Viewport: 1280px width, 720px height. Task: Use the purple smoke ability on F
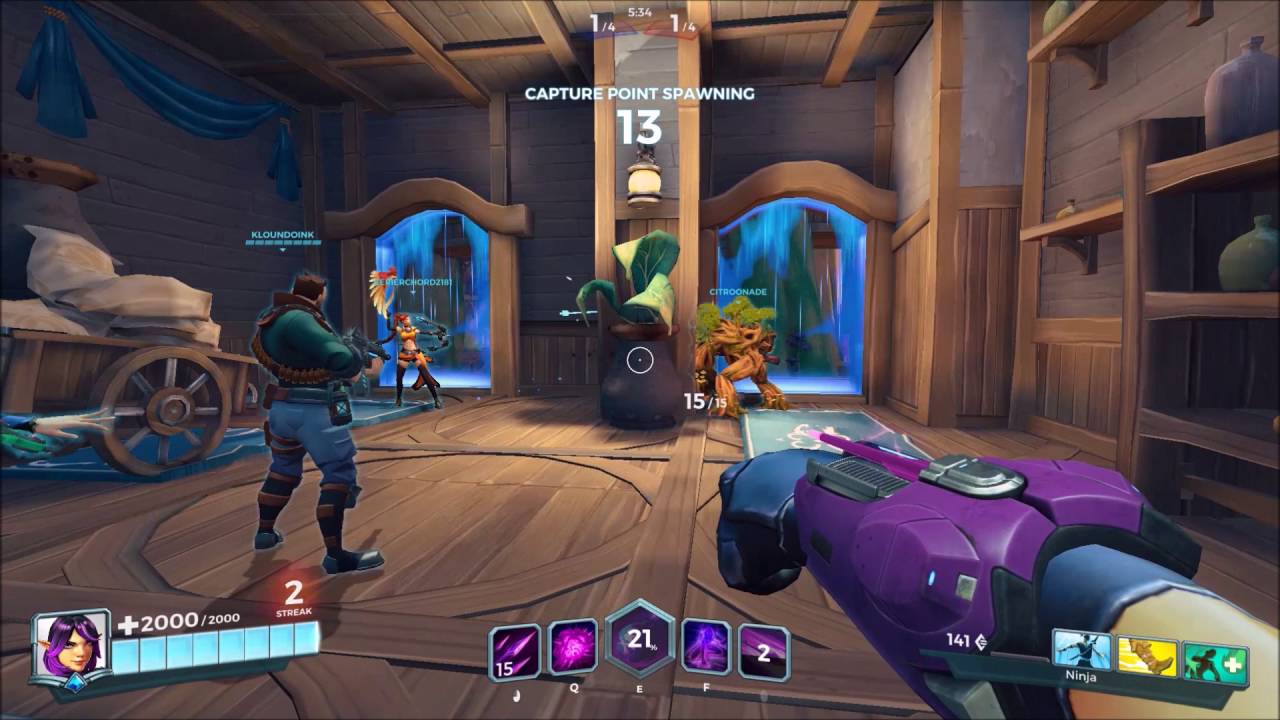[x=705, y=647]
